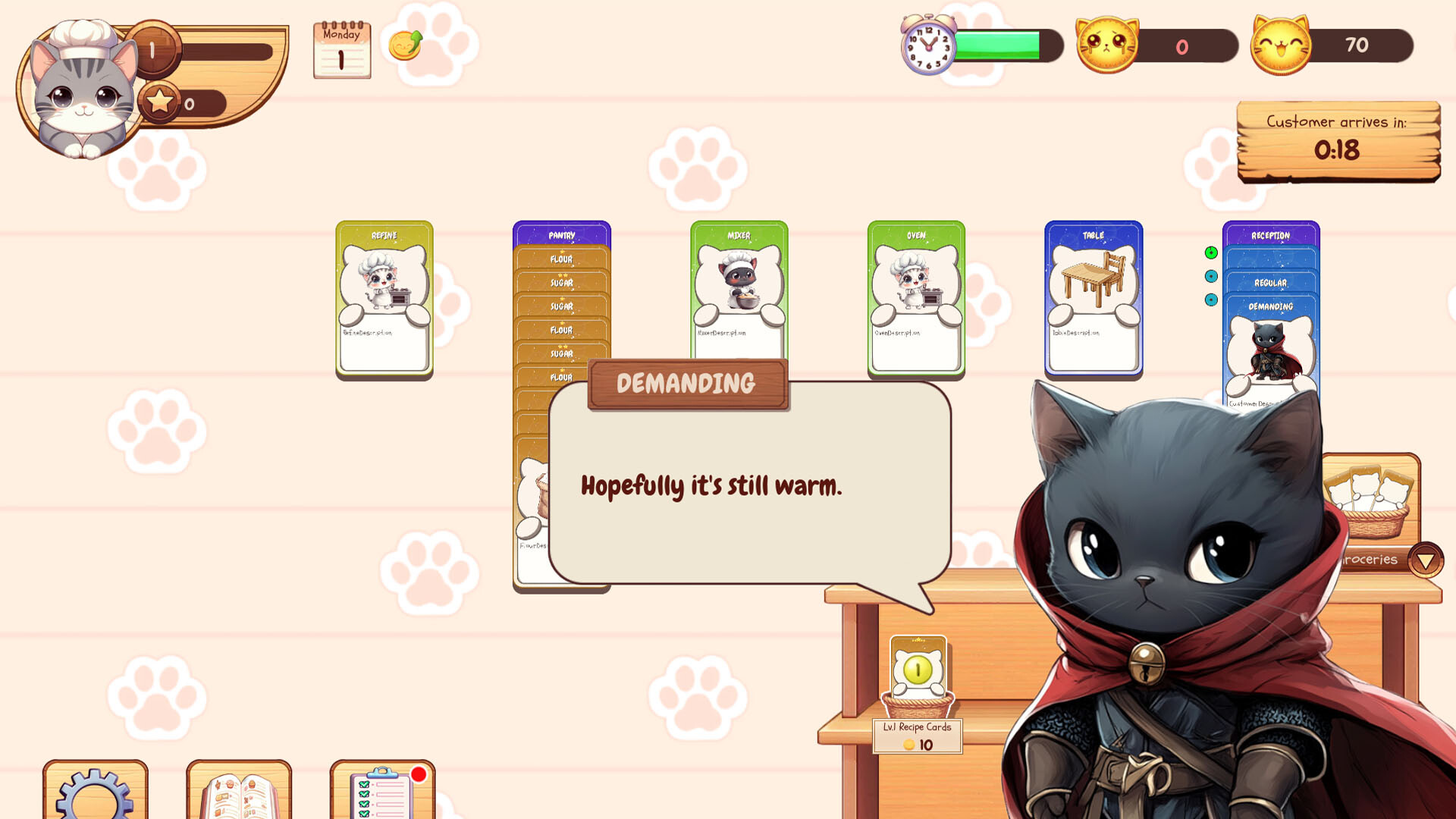Viewport: 1456px width, 819px height.
Task: Click the Customer arrives timer sign
Action: click(1338, 141)
